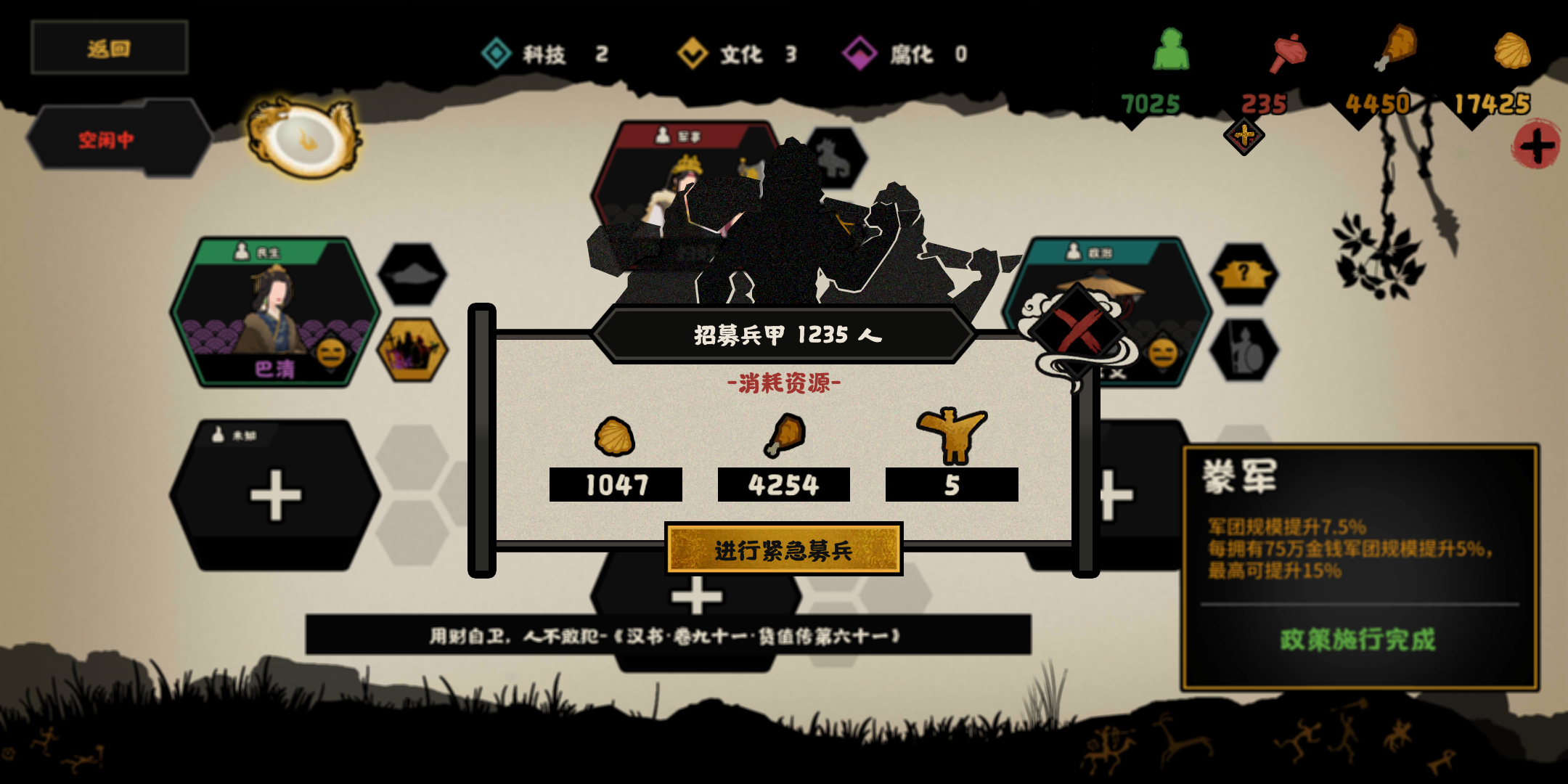Click the purple 腐化 corruption icon

[x=861, y=54]
